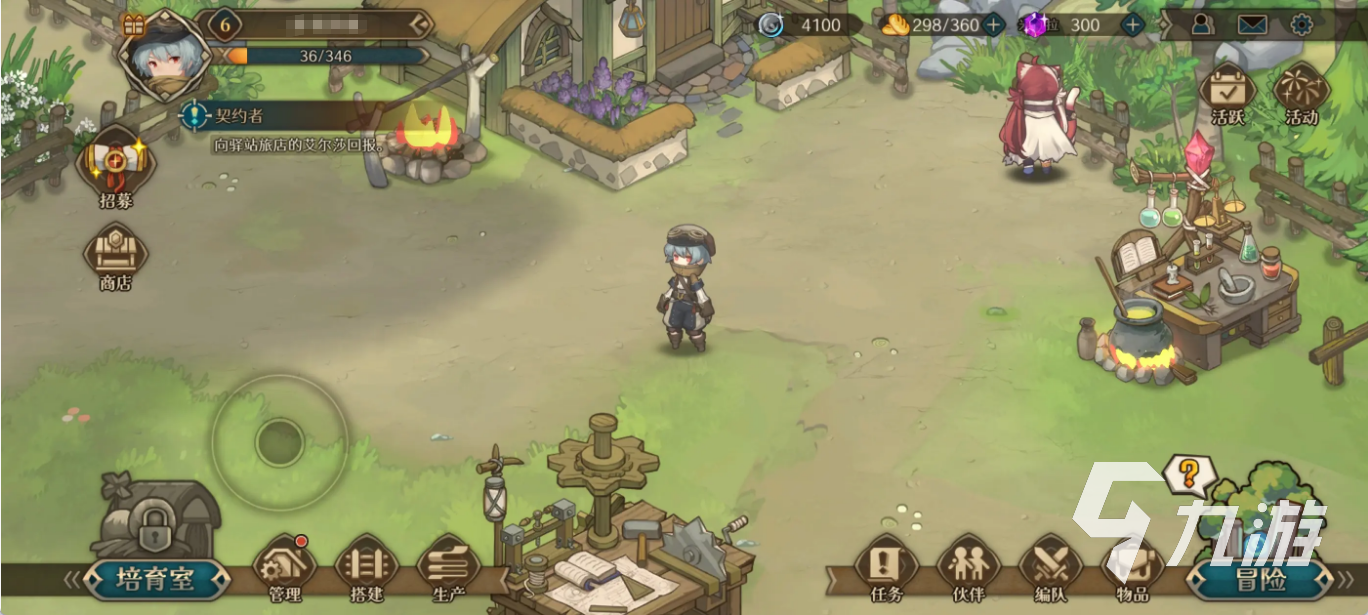
Task: Add purple gems with the plus button
Action: [1132, 25]
